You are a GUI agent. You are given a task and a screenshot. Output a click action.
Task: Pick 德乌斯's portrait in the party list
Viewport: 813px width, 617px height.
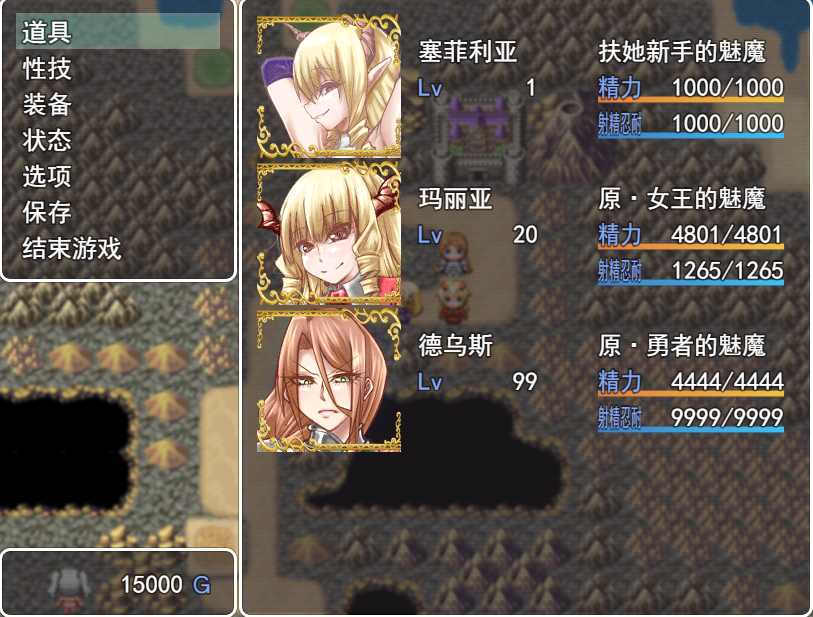[x=329, y=381]
